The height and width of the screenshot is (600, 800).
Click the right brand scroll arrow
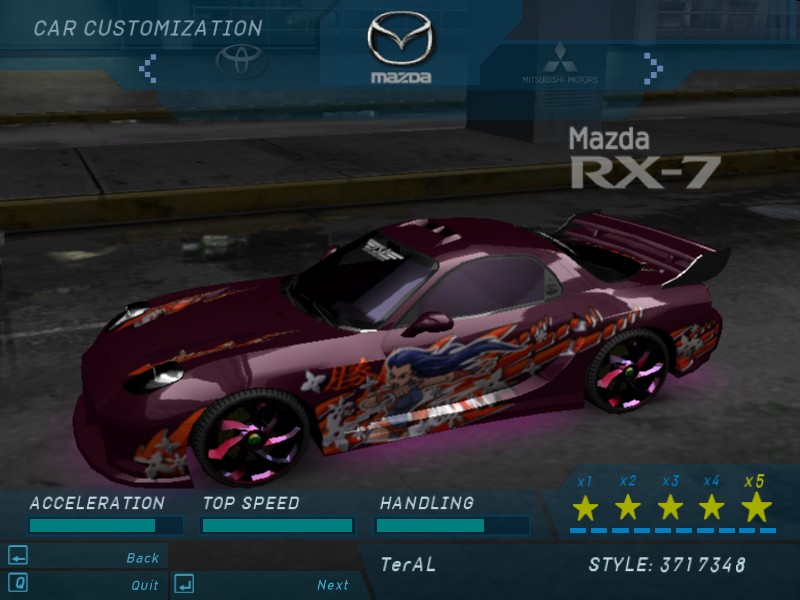tap(653, 67)
